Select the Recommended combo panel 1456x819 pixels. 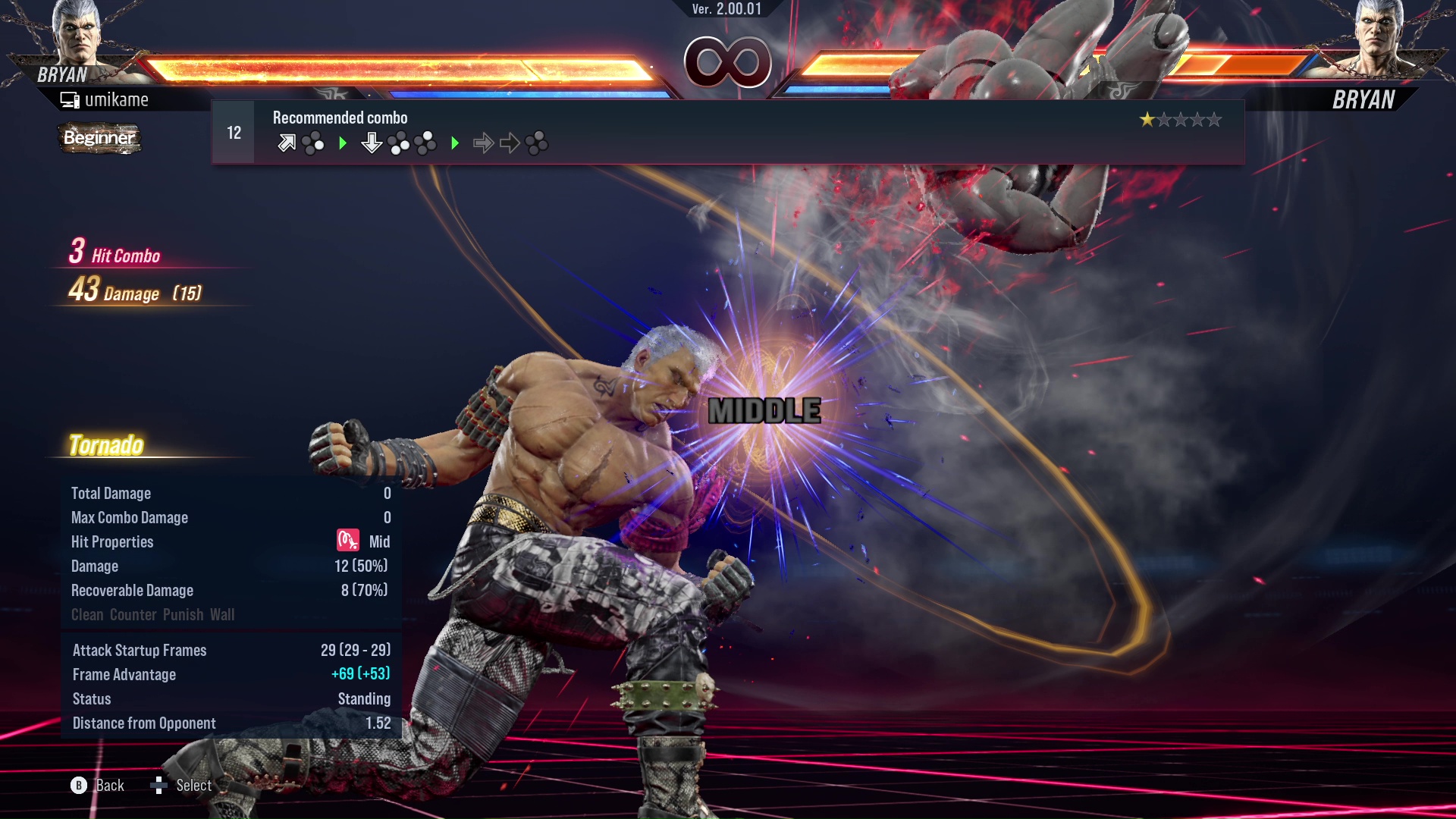click(728, 133)
